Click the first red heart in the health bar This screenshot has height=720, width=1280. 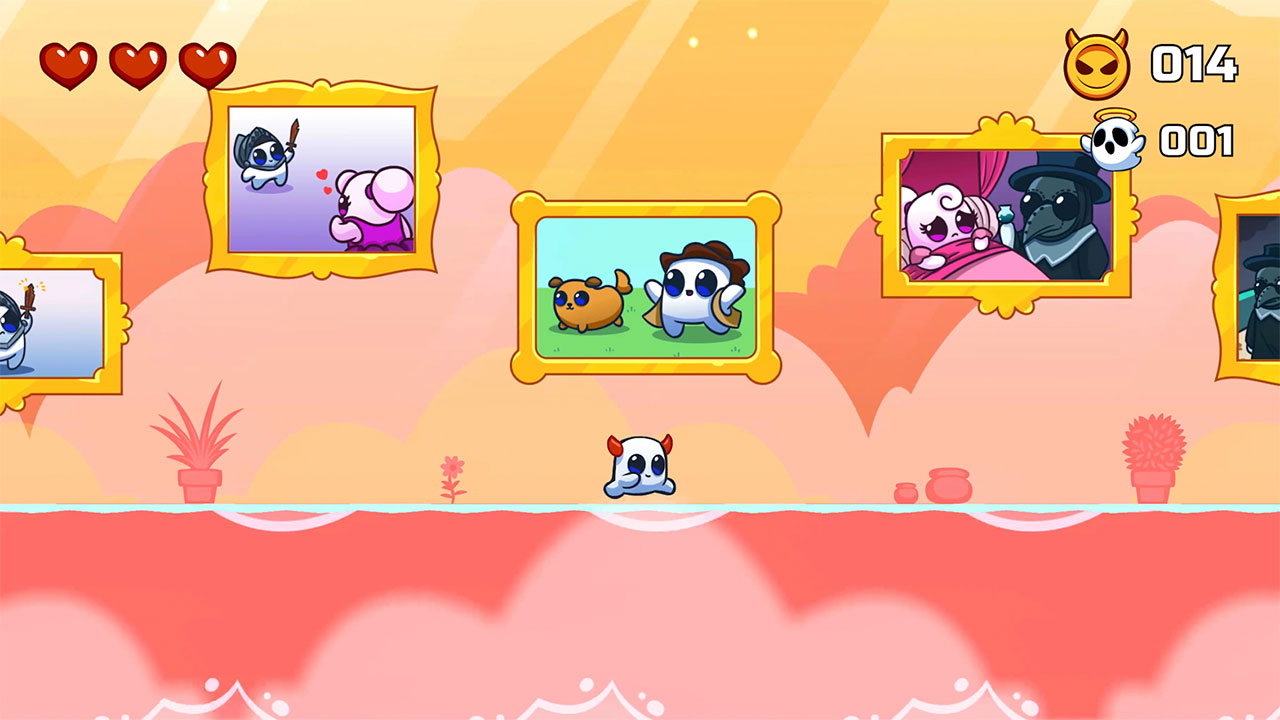pyautogui.click(x=66, y=62)
